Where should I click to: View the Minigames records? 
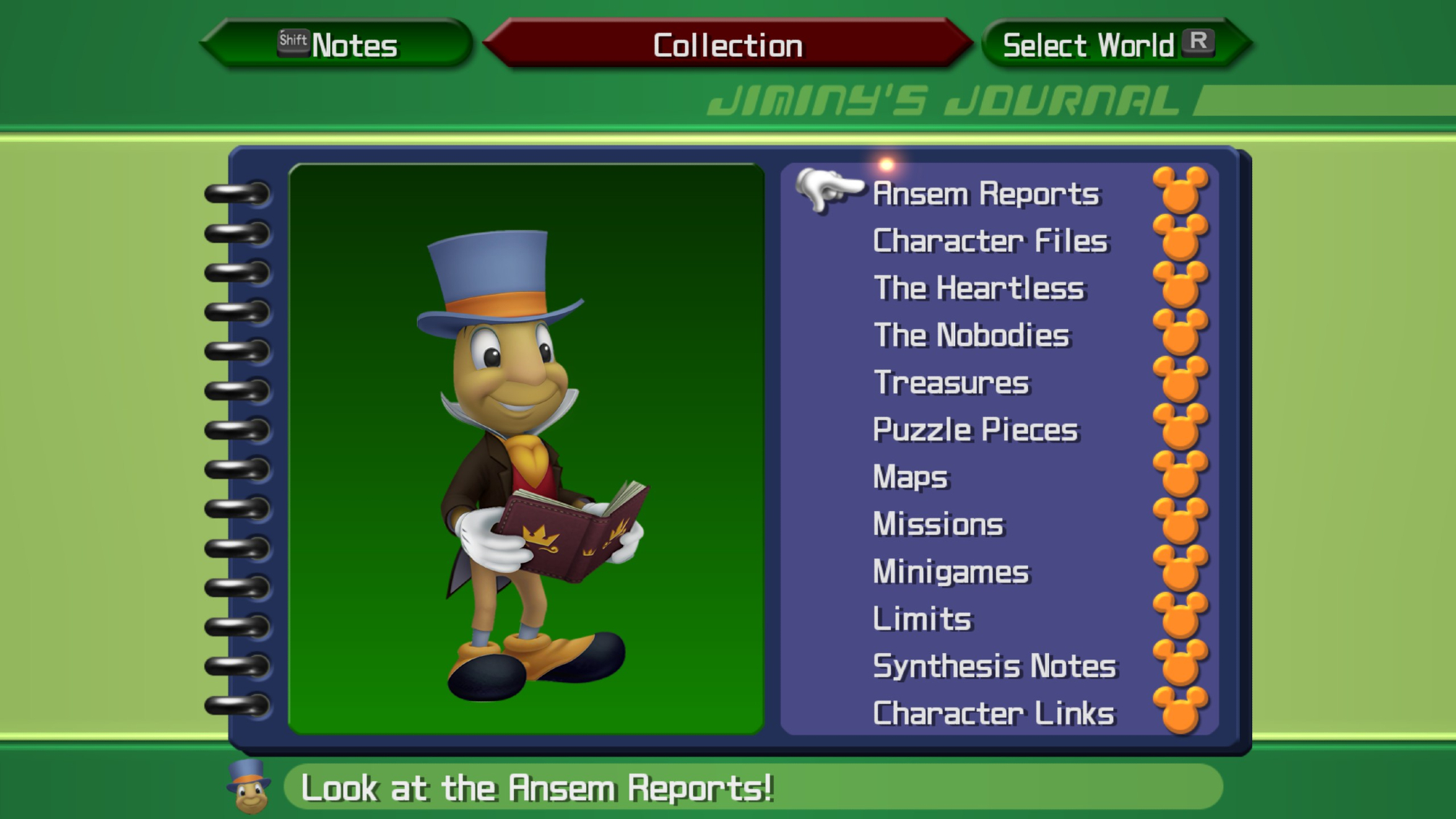(951, 572)
